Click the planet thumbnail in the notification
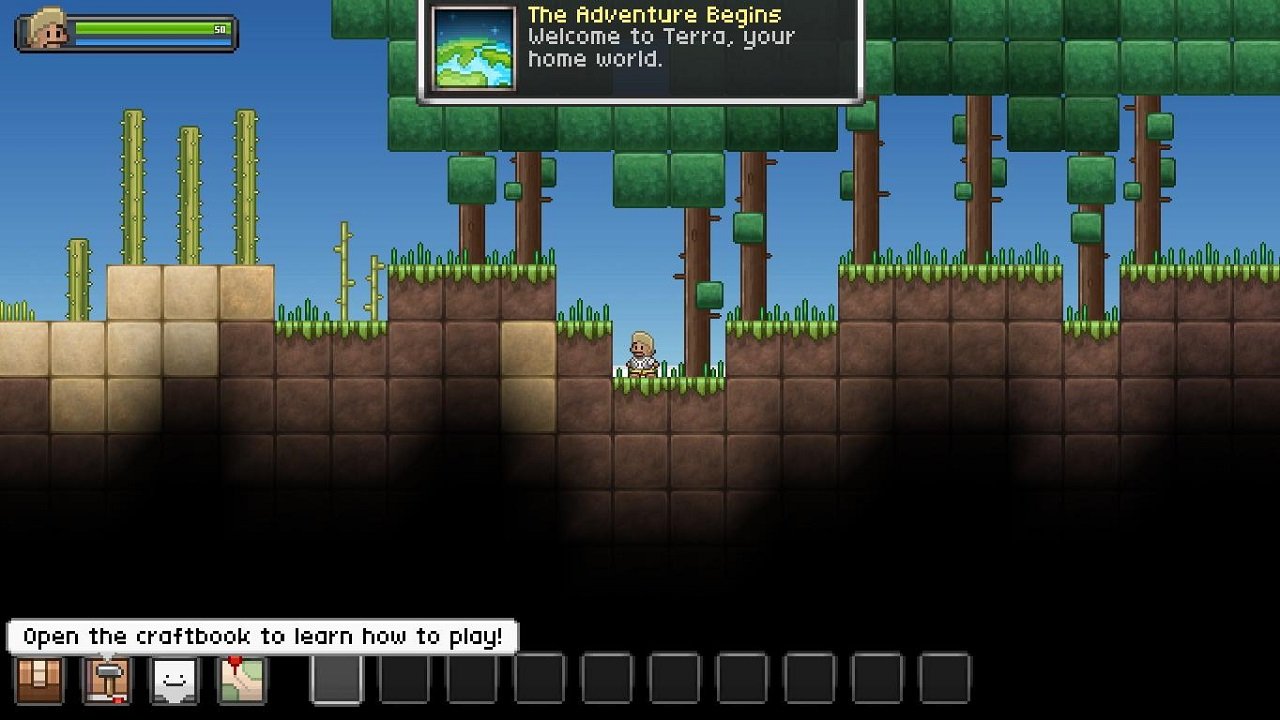The width and height of the screenshot is (1280, 720). (474, 48)
